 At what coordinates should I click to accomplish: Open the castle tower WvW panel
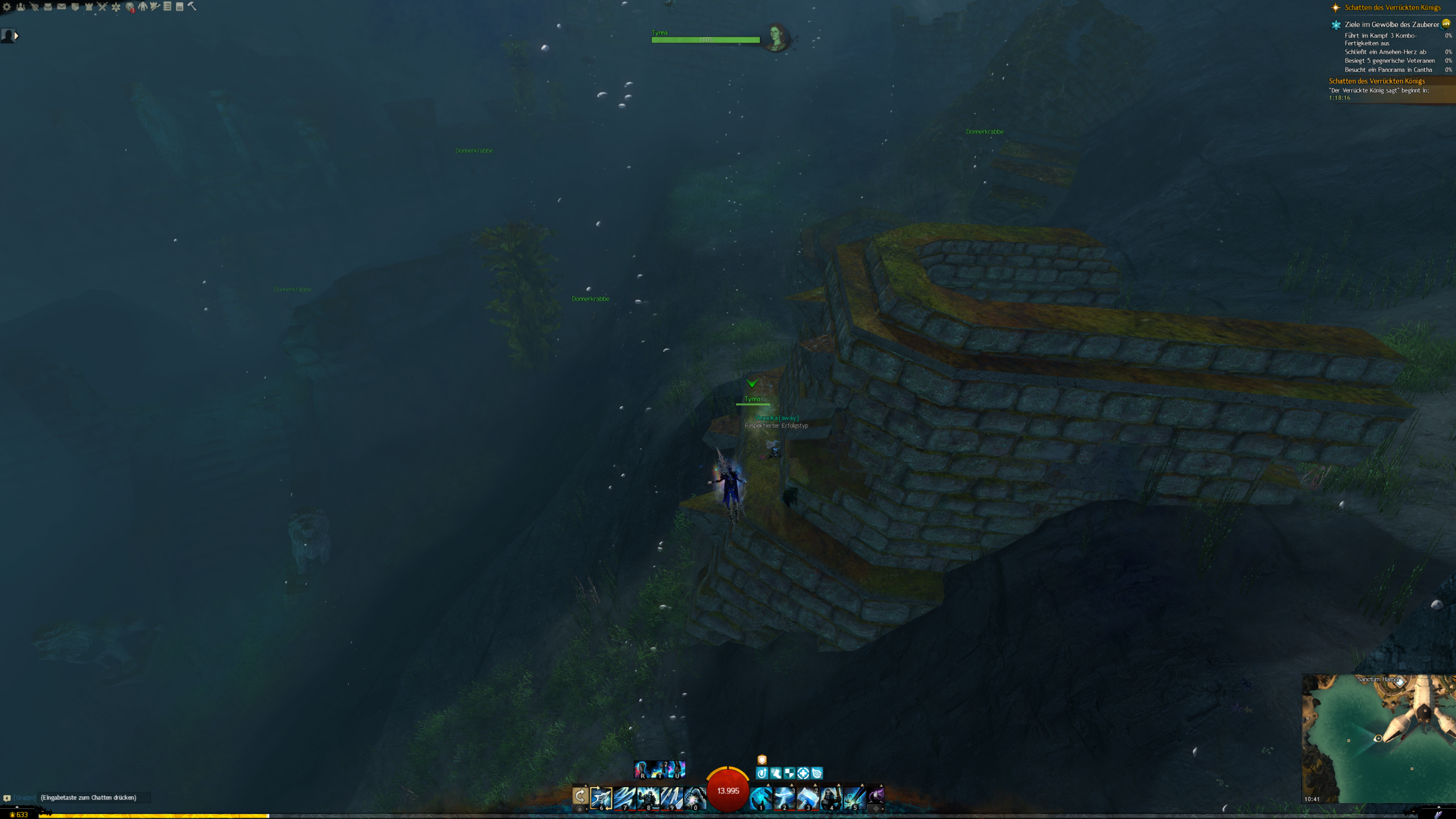89,7
